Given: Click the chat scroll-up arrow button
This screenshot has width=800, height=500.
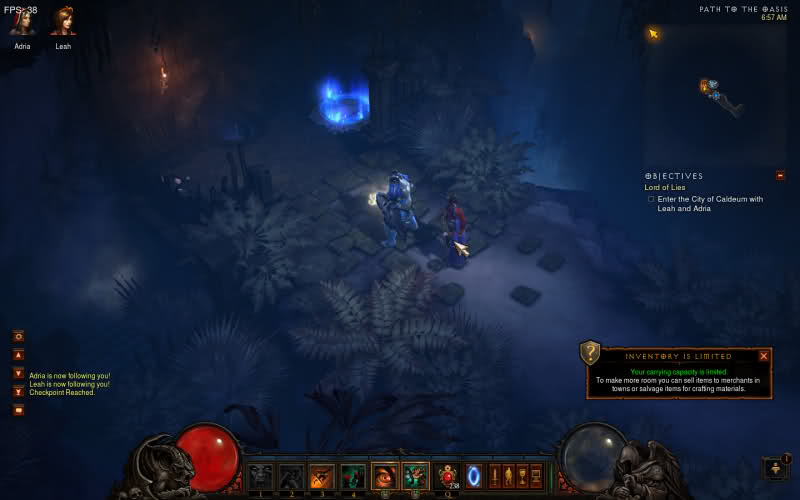Looking at the screenshot, I should tap(18, 355).
